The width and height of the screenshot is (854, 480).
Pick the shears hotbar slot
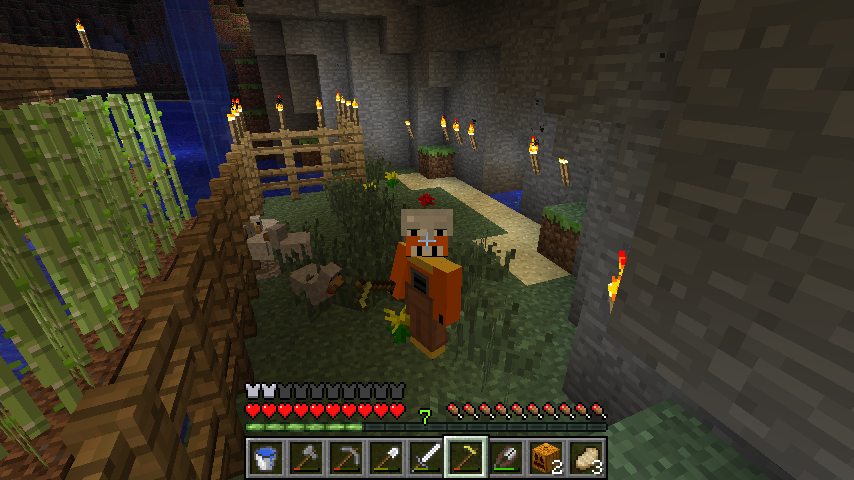(x=506, y=458)
